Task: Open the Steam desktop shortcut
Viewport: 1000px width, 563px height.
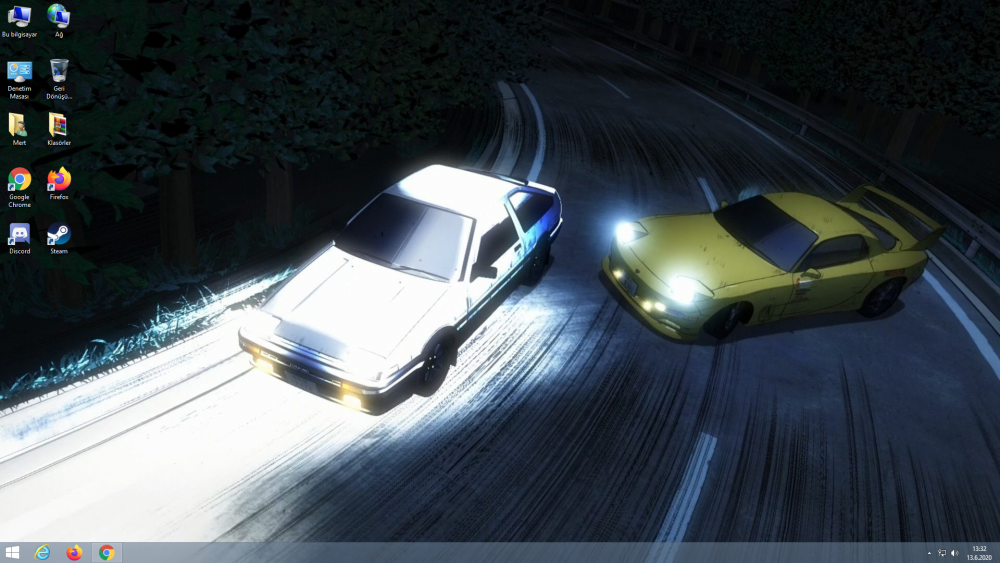Action: pyautogui.click(x=59, y=236)
